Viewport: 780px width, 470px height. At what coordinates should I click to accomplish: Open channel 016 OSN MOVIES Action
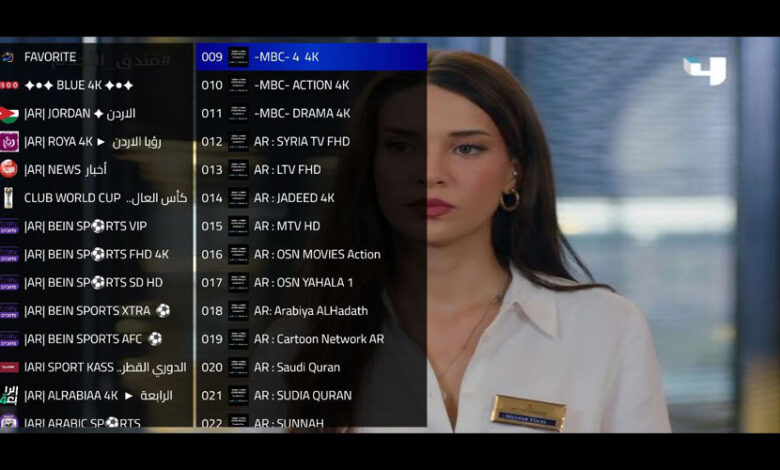[x=310, y=254]
